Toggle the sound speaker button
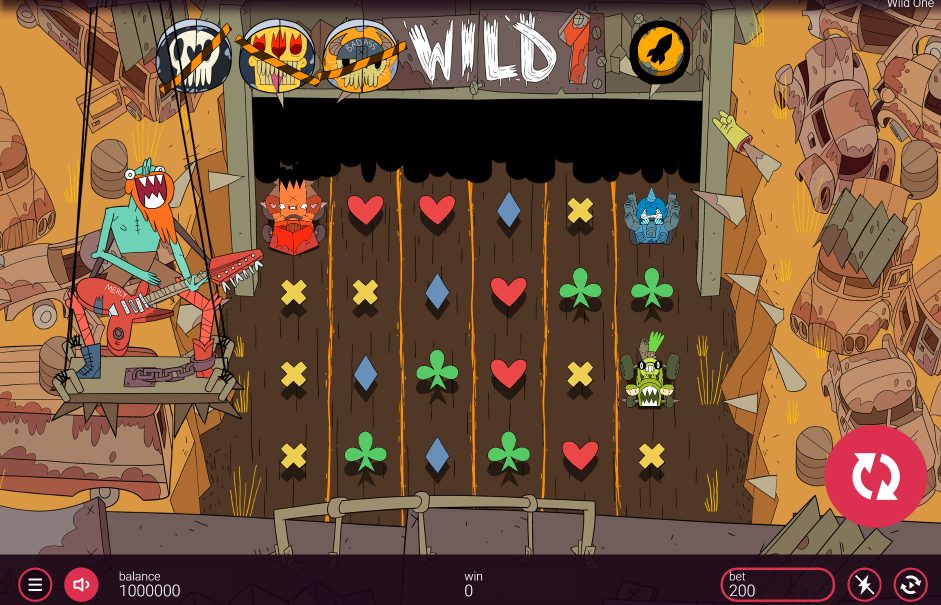The height and width of the screenshot is (605, 941). pyautogui.click(x=82, y=585)
